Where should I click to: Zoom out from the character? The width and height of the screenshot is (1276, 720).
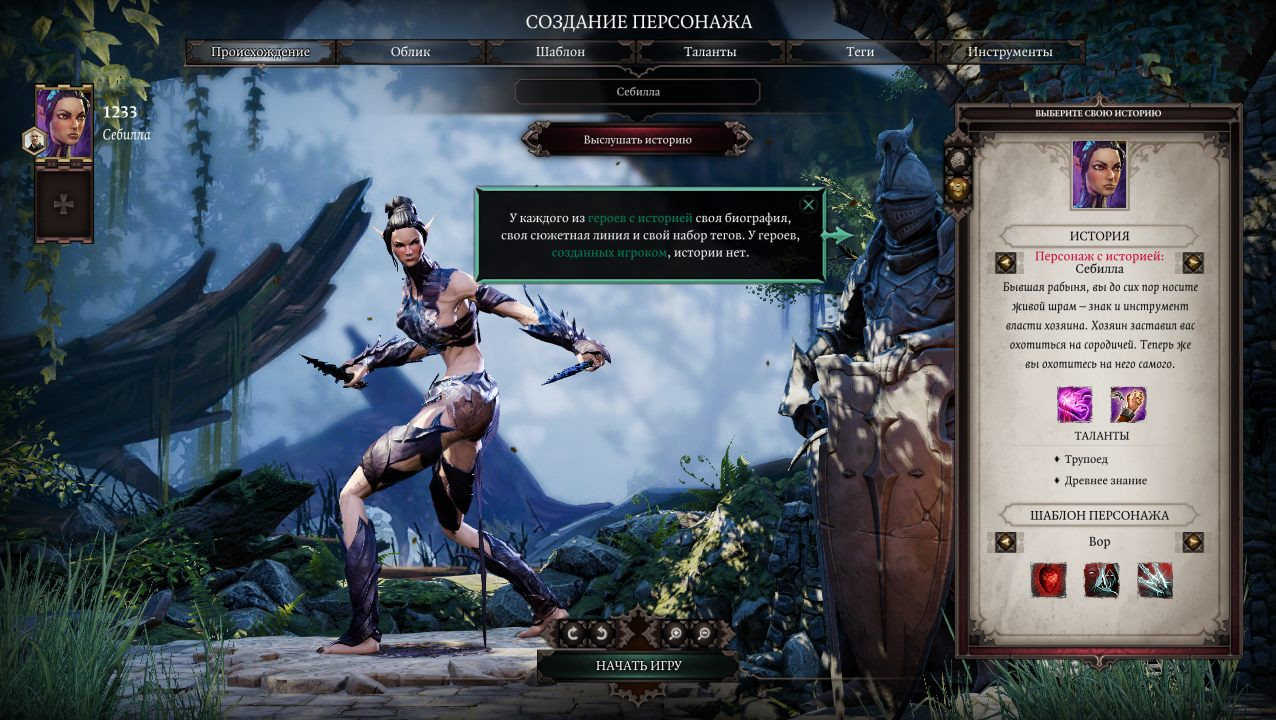pyautogui.click(x=704, y=633)
